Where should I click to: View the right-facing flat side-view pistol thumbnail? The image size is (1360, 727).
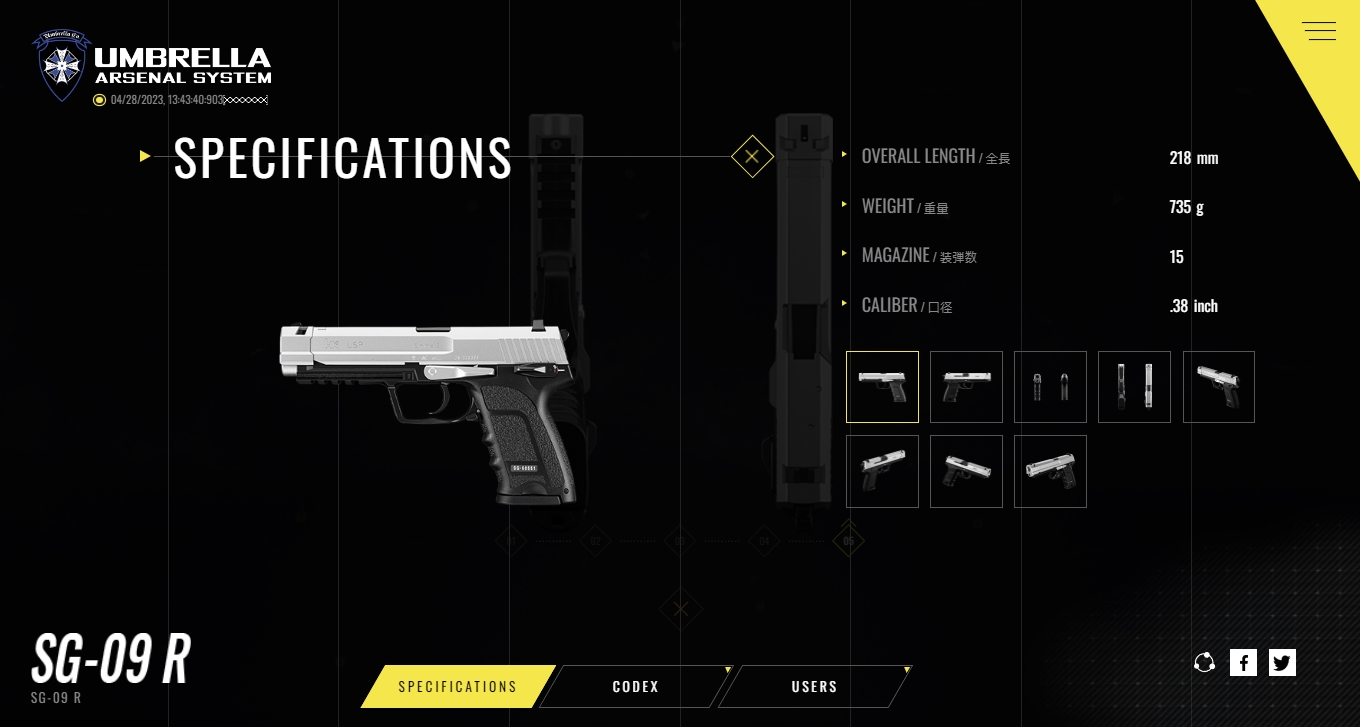pos(966,387)
